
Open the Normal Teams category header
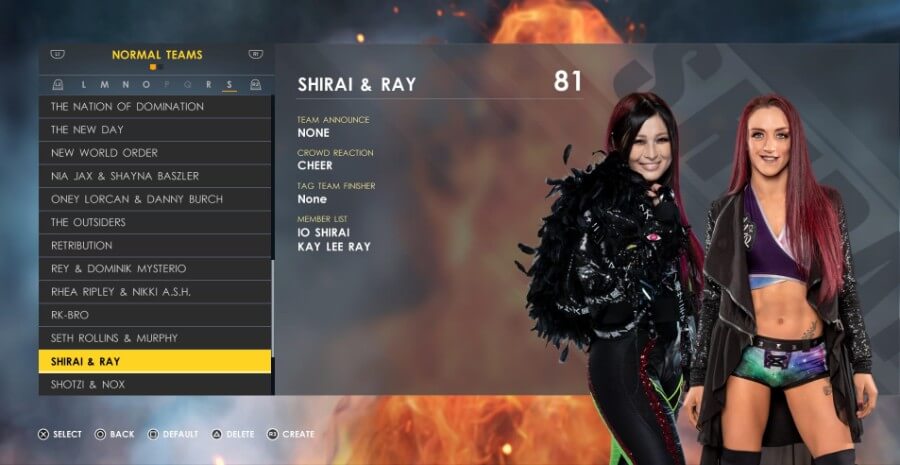tap(157, 55)
